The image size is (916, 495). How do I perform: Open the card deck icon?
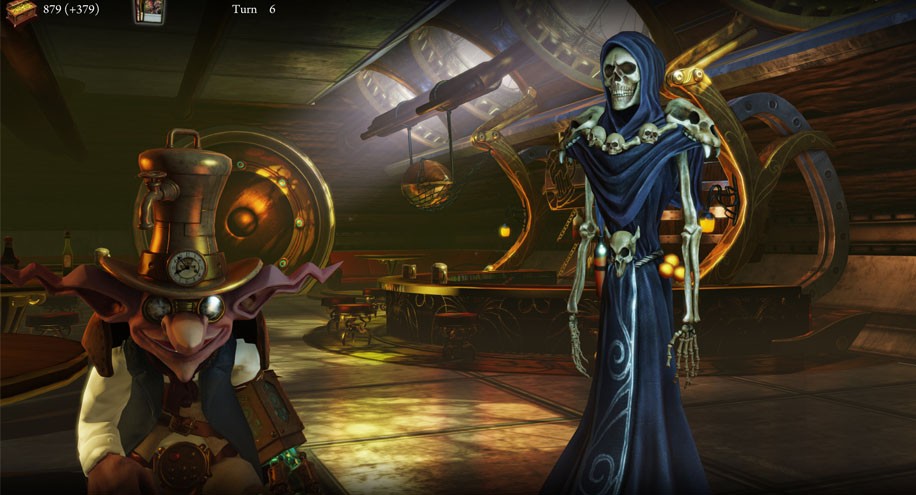click(148, 12)
